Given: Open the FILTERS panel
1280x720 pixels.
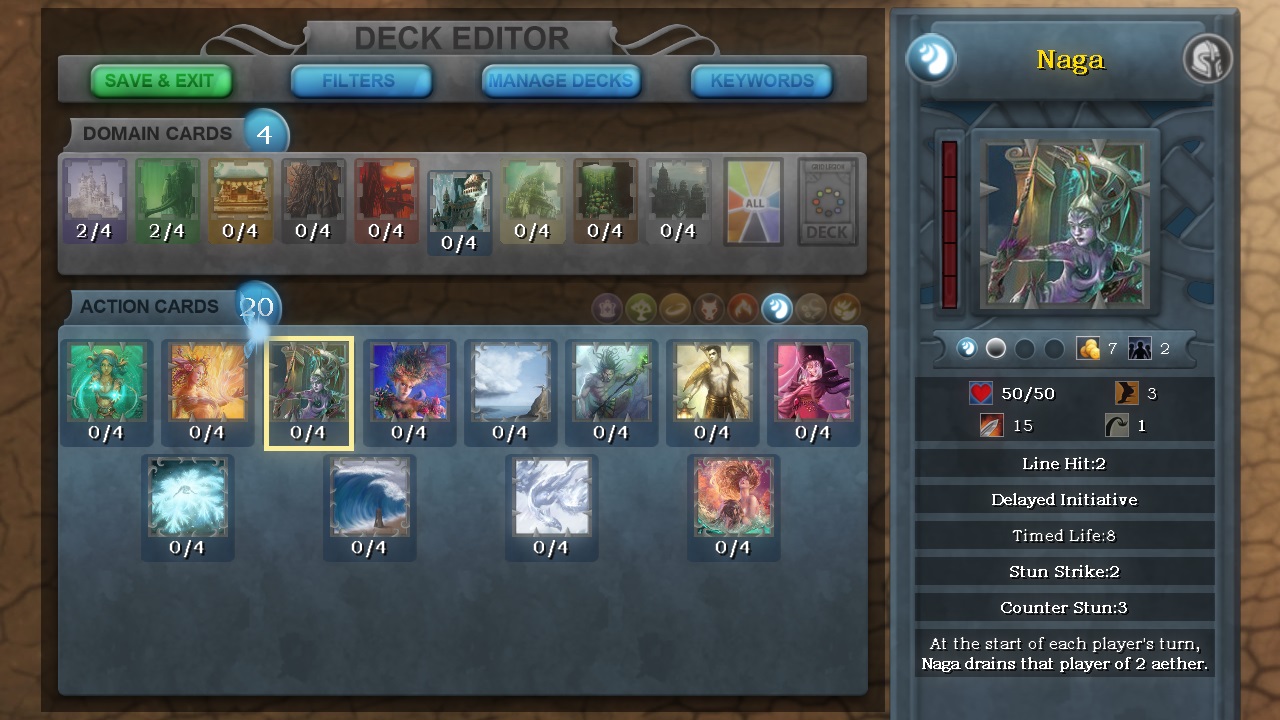Looking at the screenshot, I should (360, 80).
